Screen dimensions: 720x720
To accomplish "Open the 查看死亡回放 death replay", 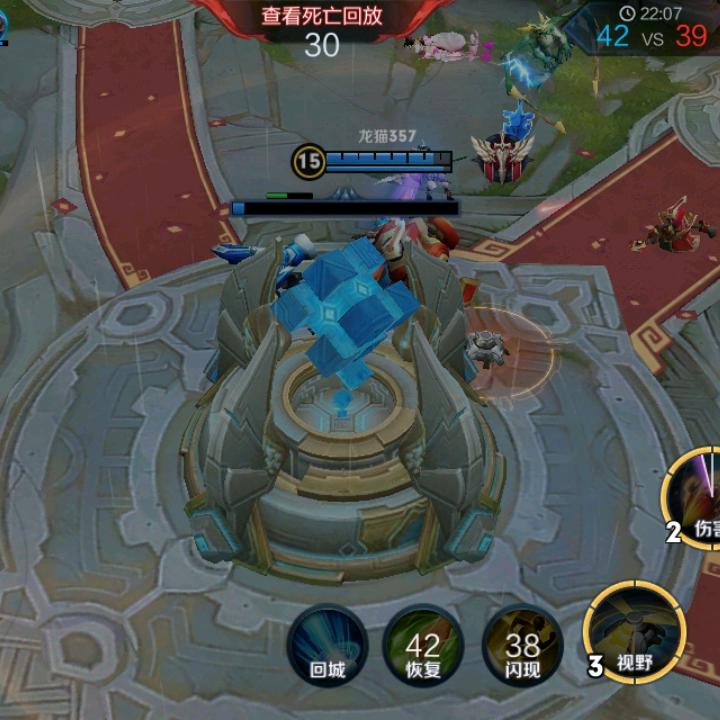I will click(x=322, y=17).
